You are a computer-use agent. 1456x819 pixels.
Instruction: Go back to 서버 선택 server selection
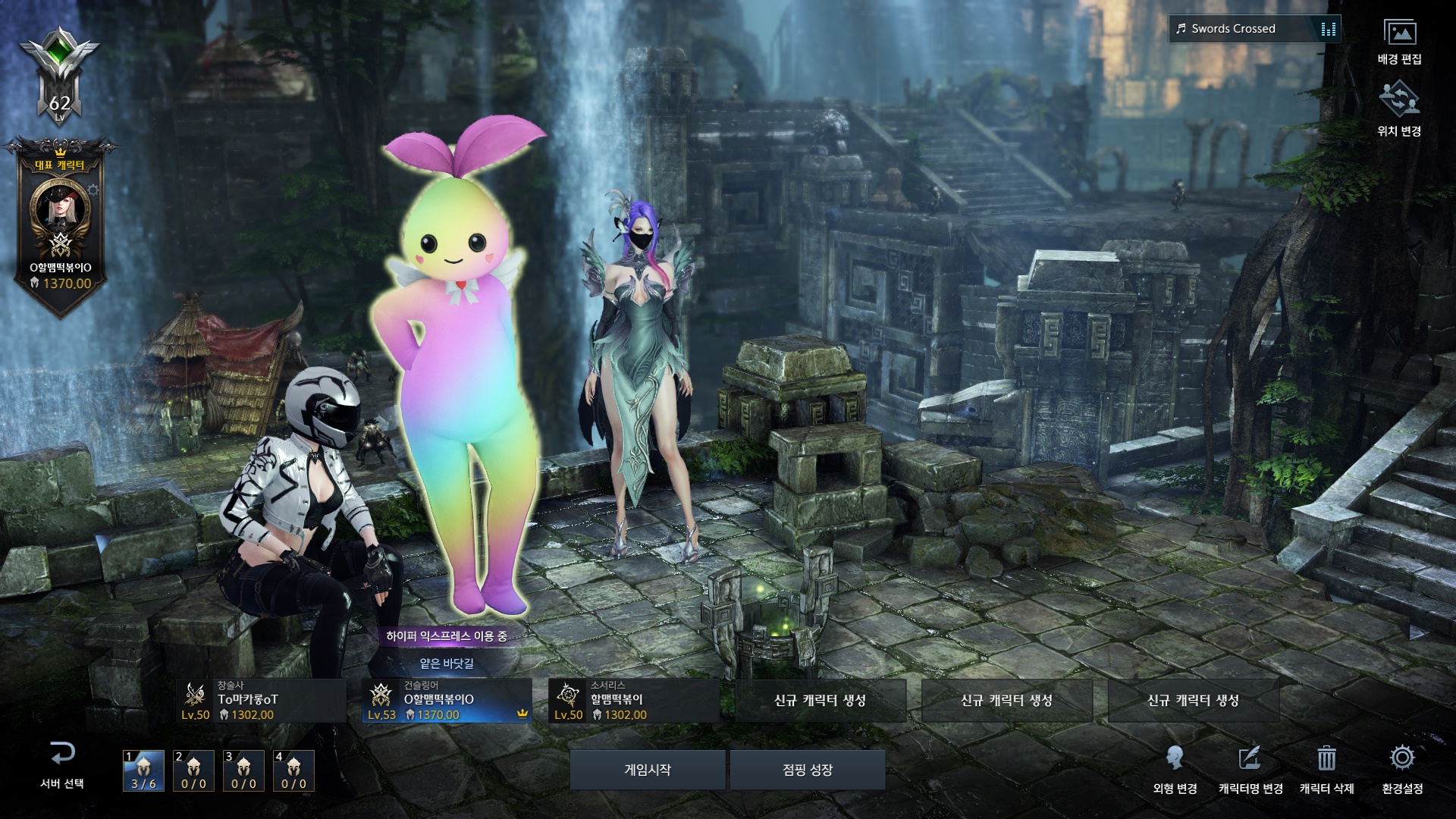62,764
